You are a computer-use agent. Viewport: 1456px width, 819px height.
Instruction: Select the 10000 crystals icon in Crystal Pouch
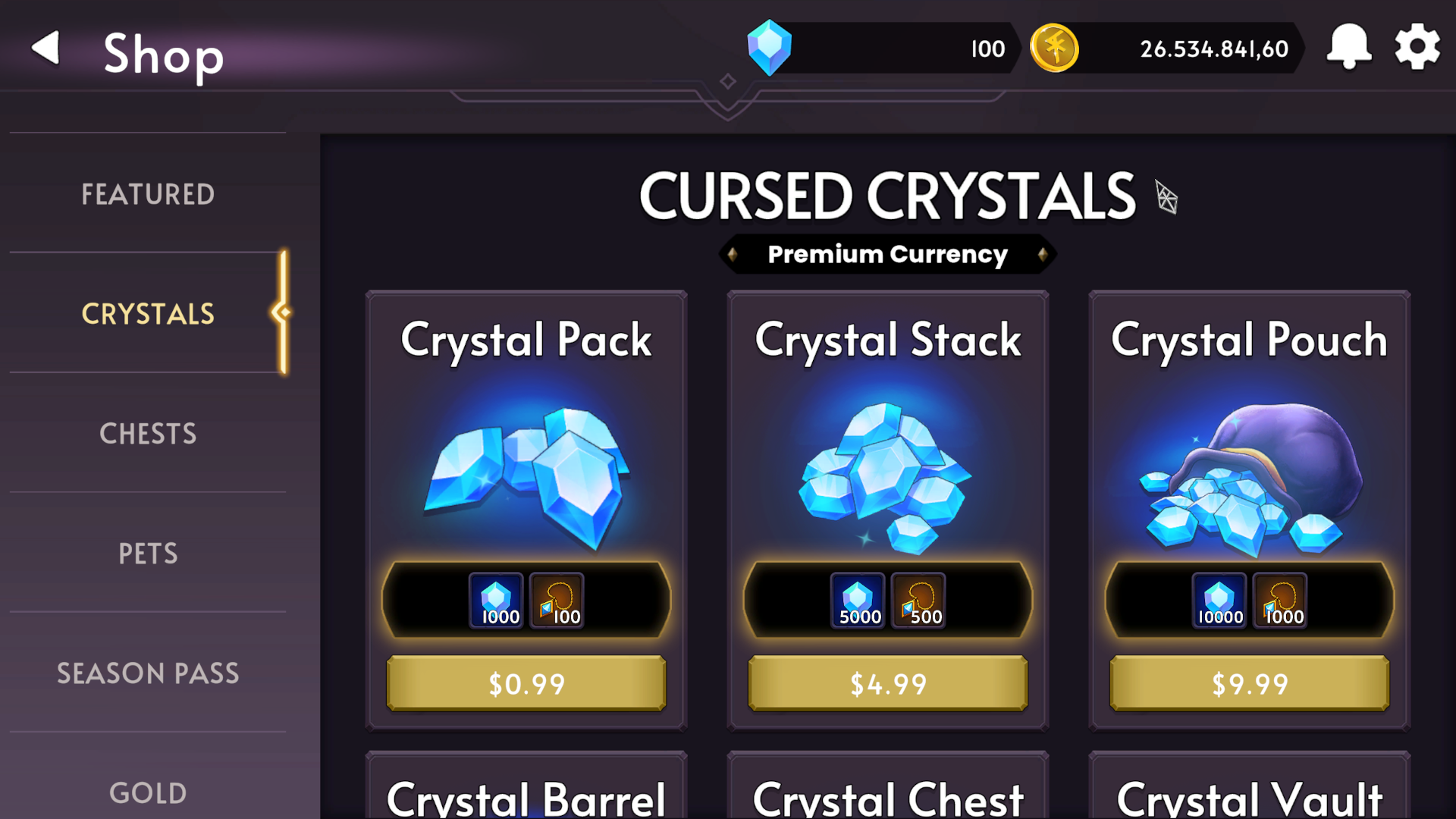[x=1221, y=599]
